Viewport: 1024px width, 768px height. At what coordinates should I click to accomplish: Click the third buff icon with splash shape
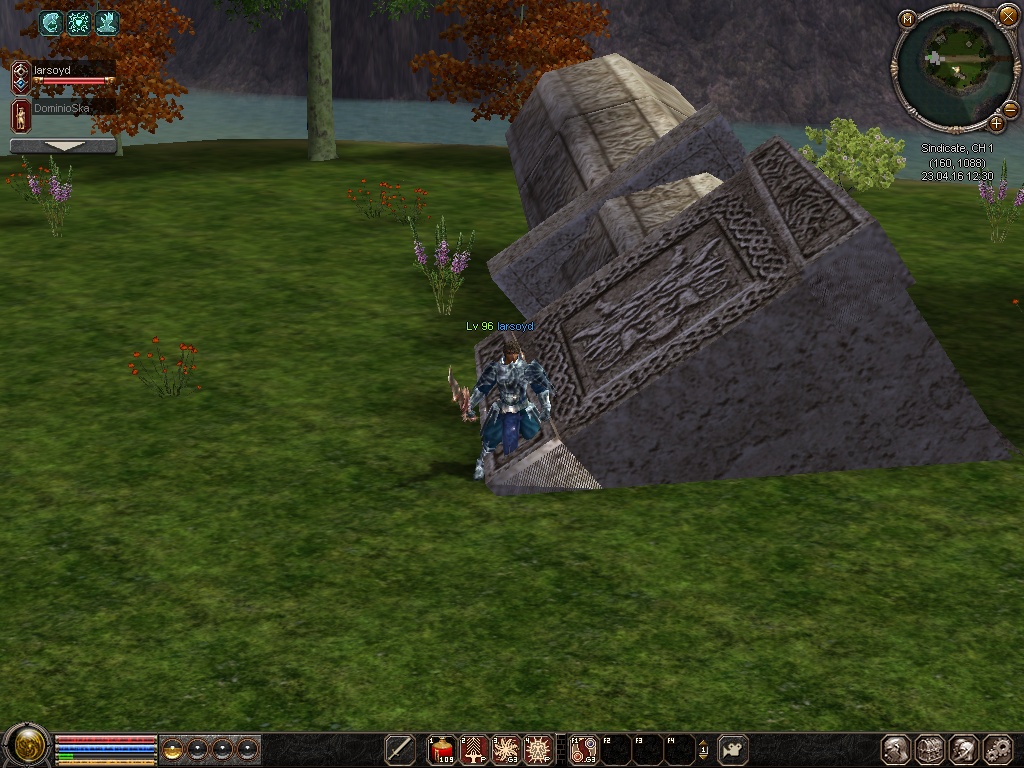(x=107, y=23)
